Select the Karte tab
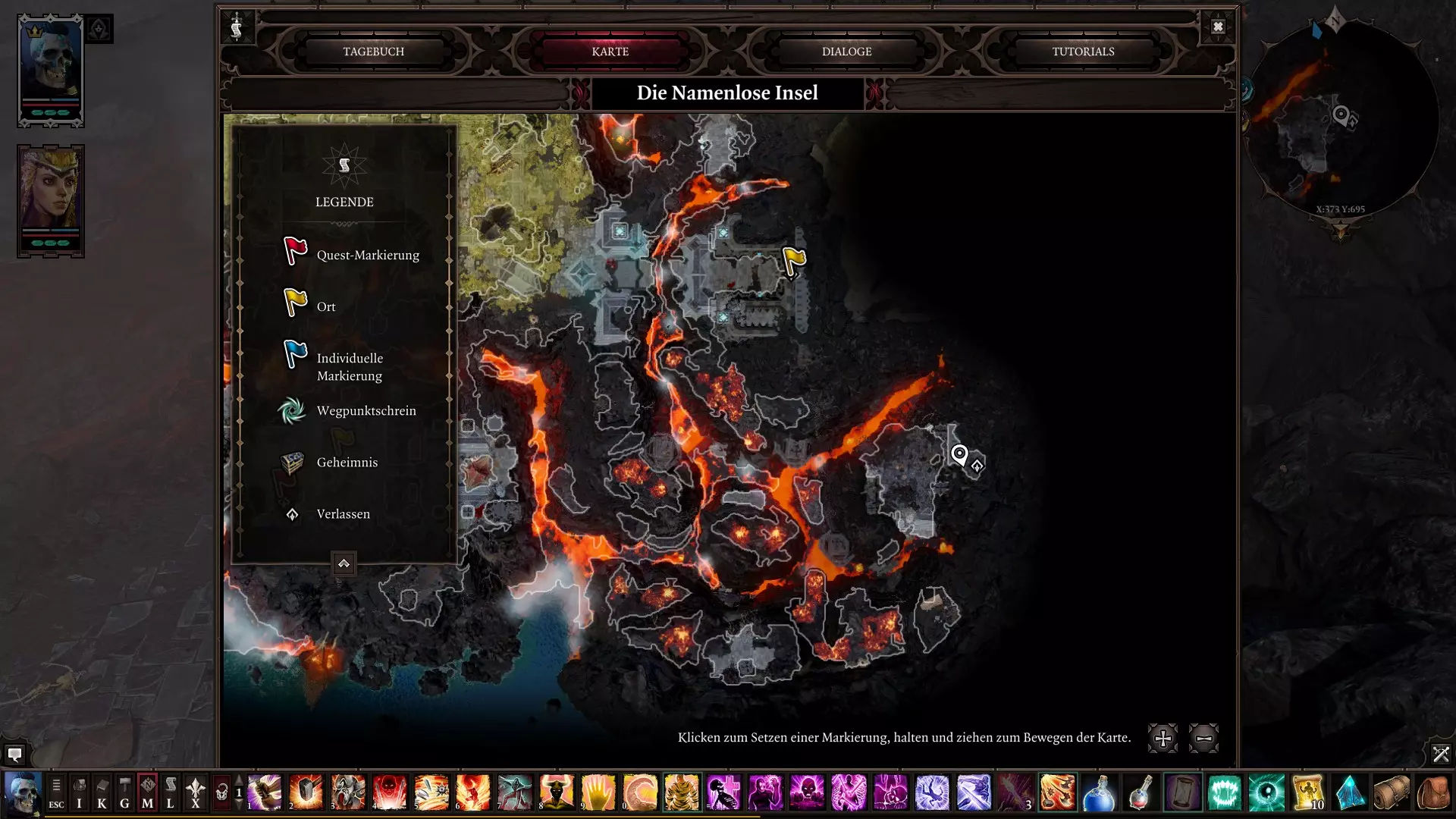Viewport: 1456px width, 819px height. click(610, 52)
